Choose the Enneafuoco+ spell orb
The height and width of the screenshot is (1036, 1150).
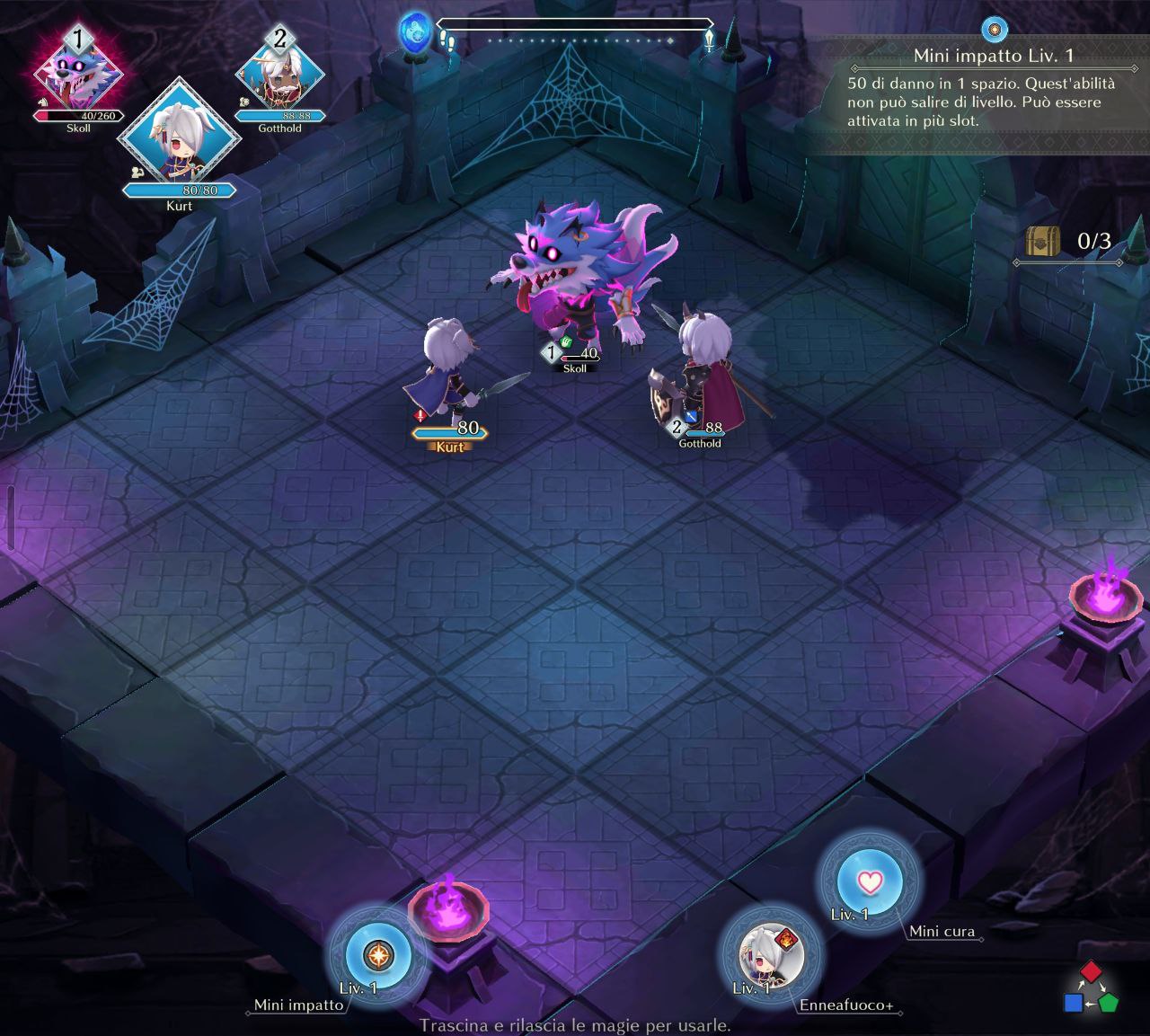click(x=770, y=955)
